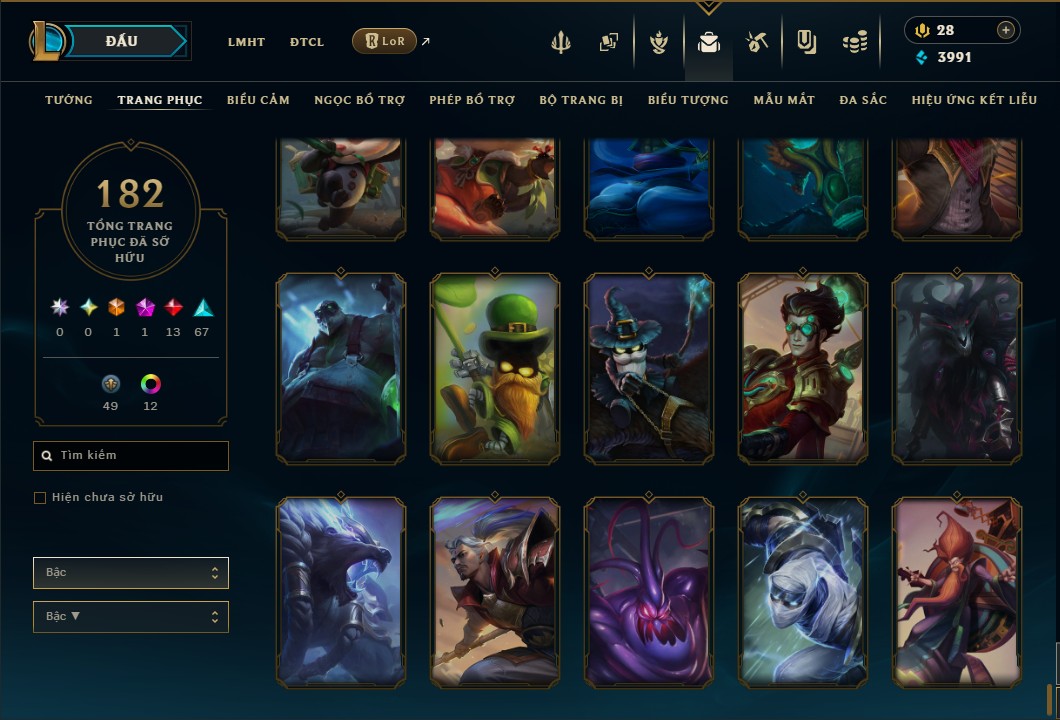This screenshot has height=720, width=1060.
Task: Switch to NGỌC BỔ TRỢ tab
Action: [359, 100]
